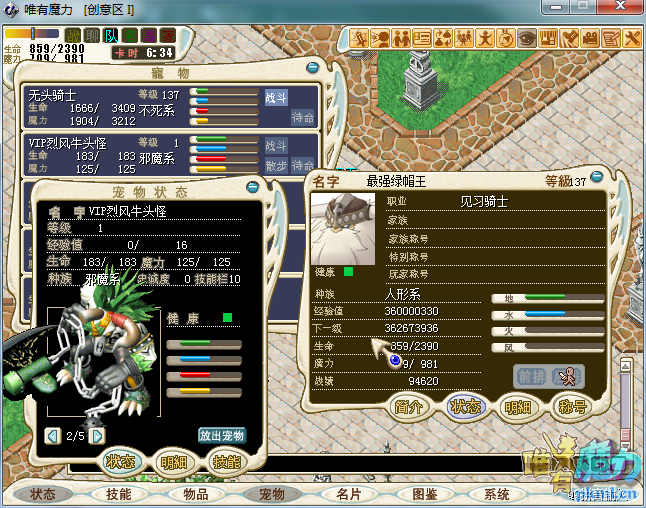The width and height of the screenshot is (646, 508).
Task: Go to the previous pet page arrow
Action: coord(52,436)
